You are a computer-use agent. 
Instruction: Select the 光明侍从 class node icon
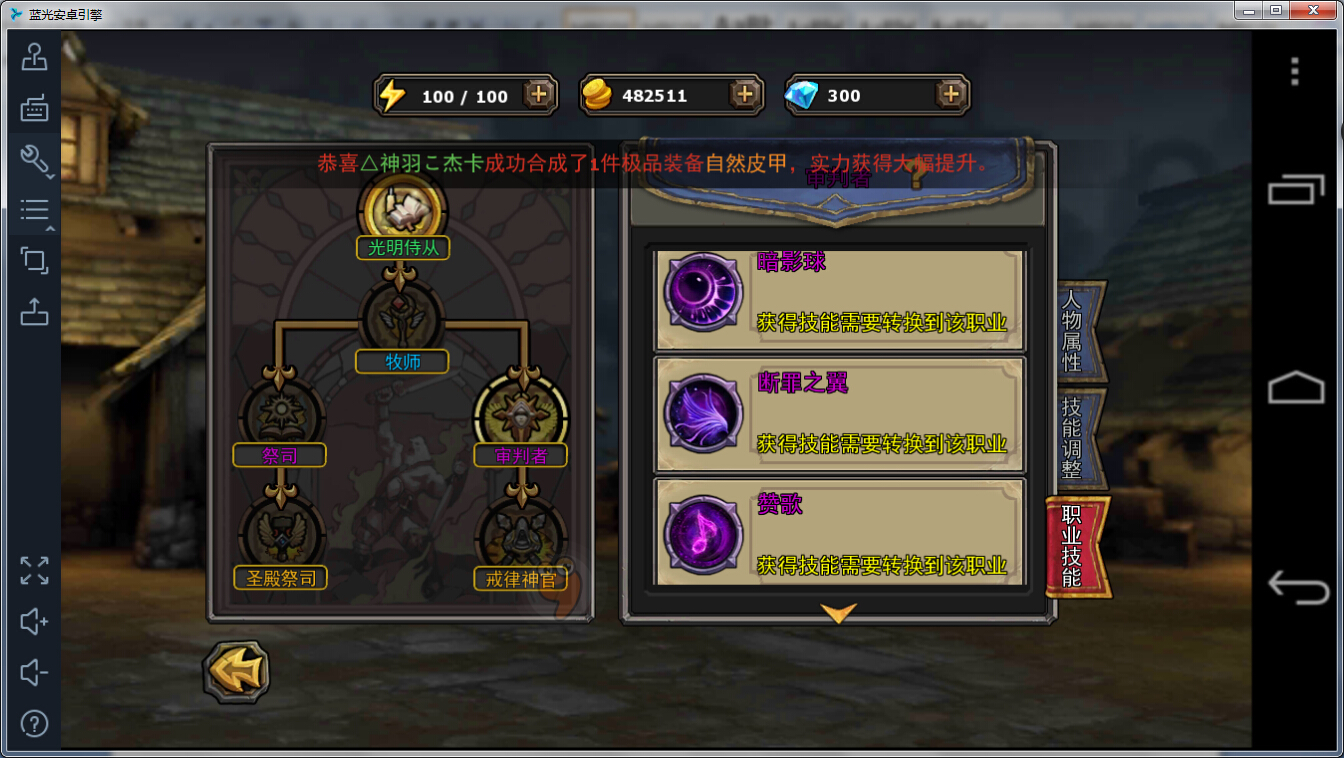click(x=402, y=210)
